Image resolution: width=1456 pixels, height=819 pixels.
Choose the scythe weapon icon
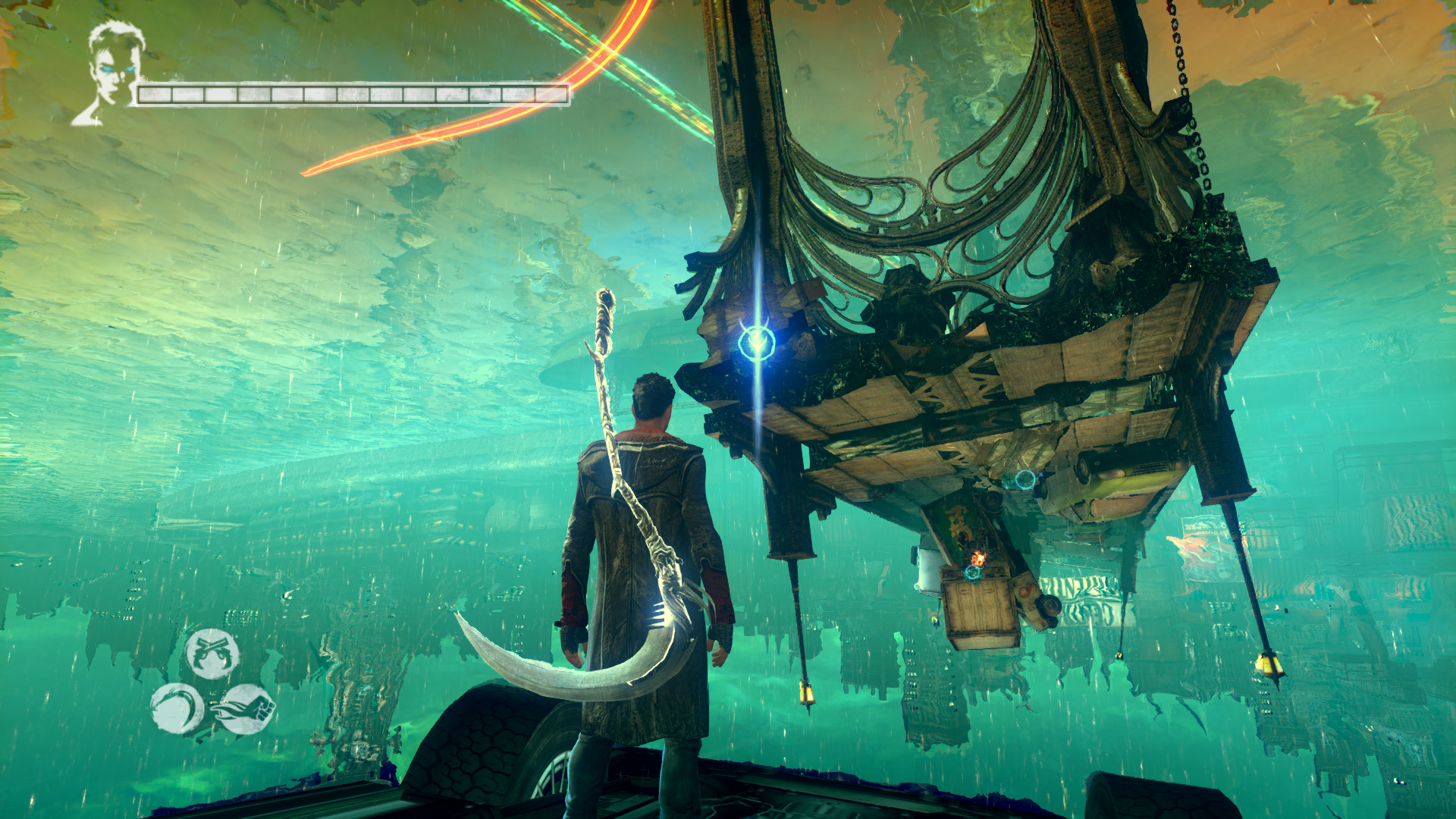click(177, 709)
